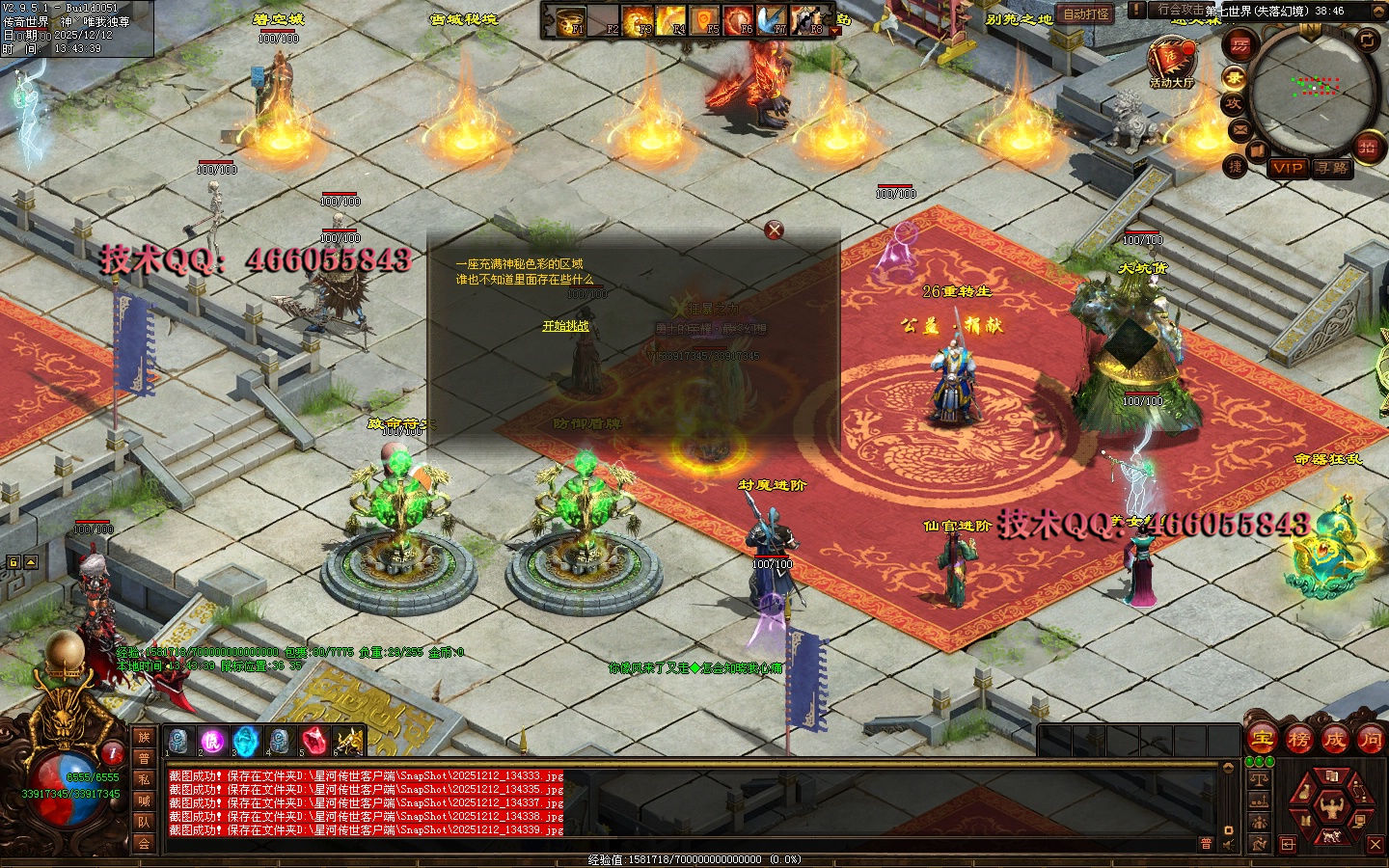Click the 拍 auction button
The height and width of the screenshot is (868, 1389).
(1367, 147)
